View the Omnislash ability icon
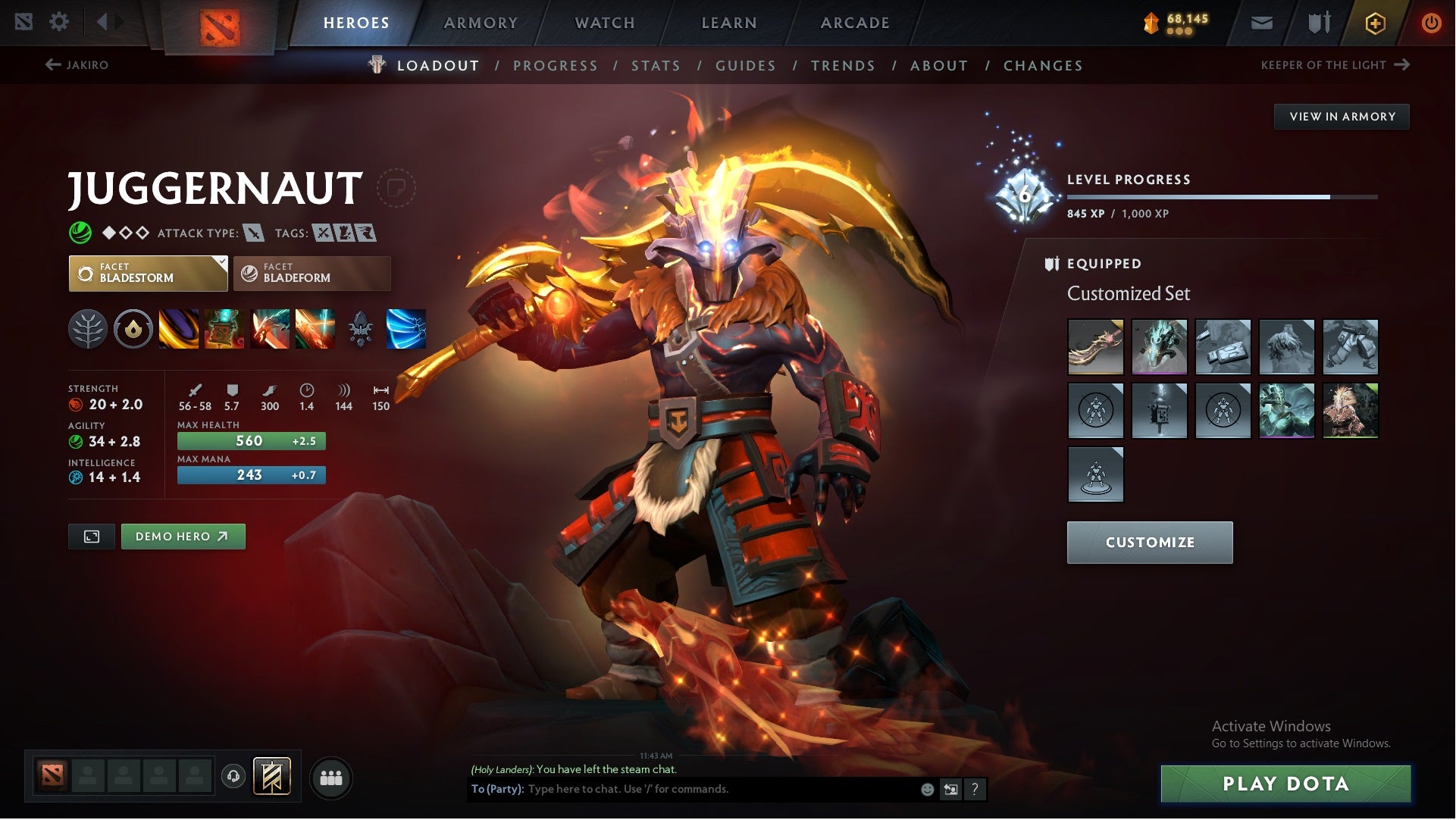The width and height of the screenshot is (1456, 820). [x=315, y=330]
